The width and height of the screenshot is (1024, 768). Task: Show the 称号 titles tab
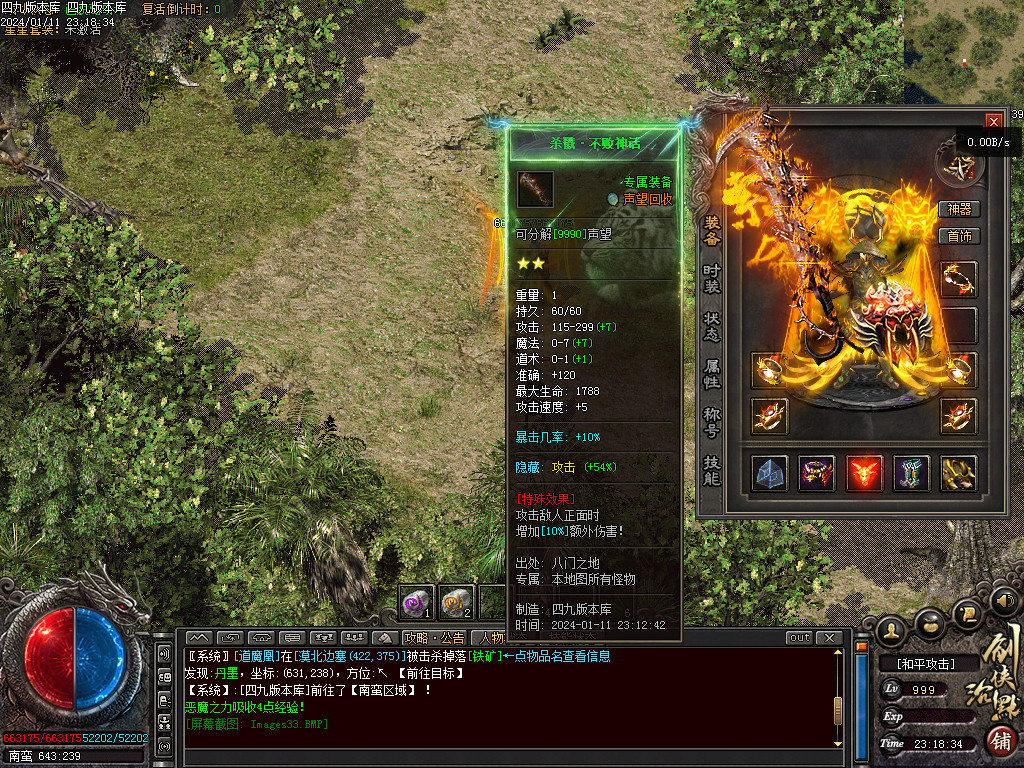click(712, 421)
